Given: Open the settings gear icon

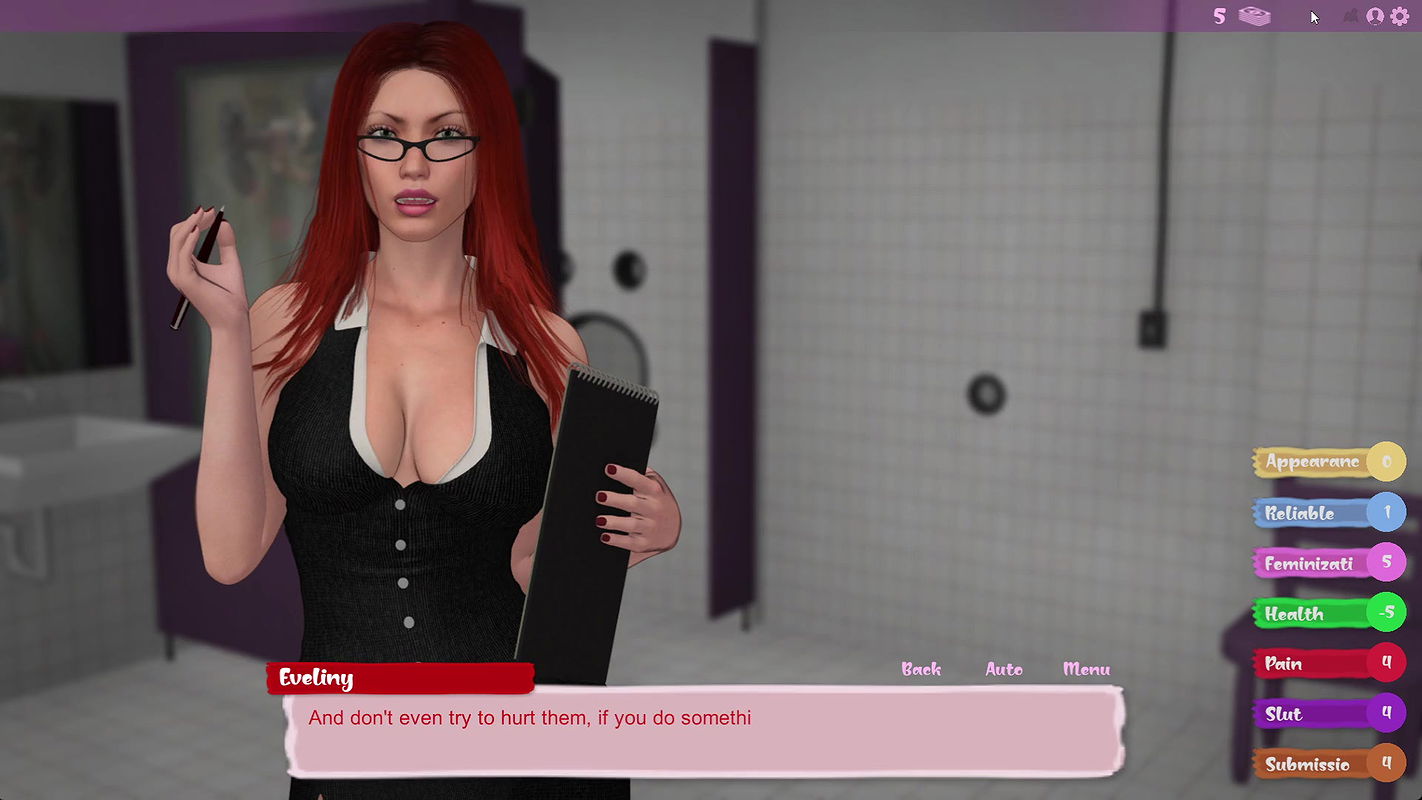Looking at the screenshot, I should [1400, 16].
